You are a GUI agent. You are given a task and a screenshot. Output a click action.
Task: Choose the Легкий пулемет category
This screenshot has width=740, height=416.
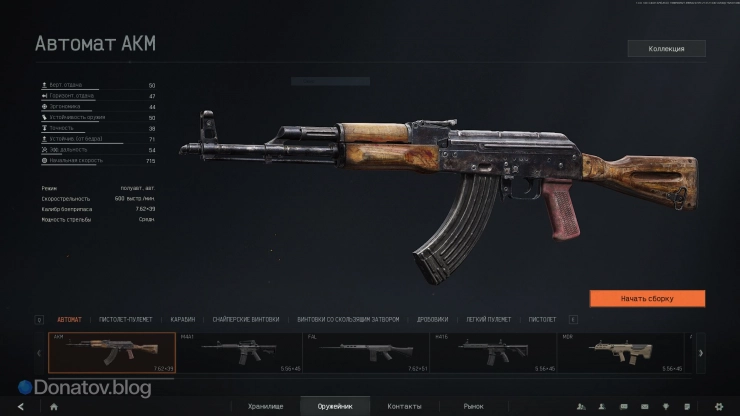click(488, 319)
